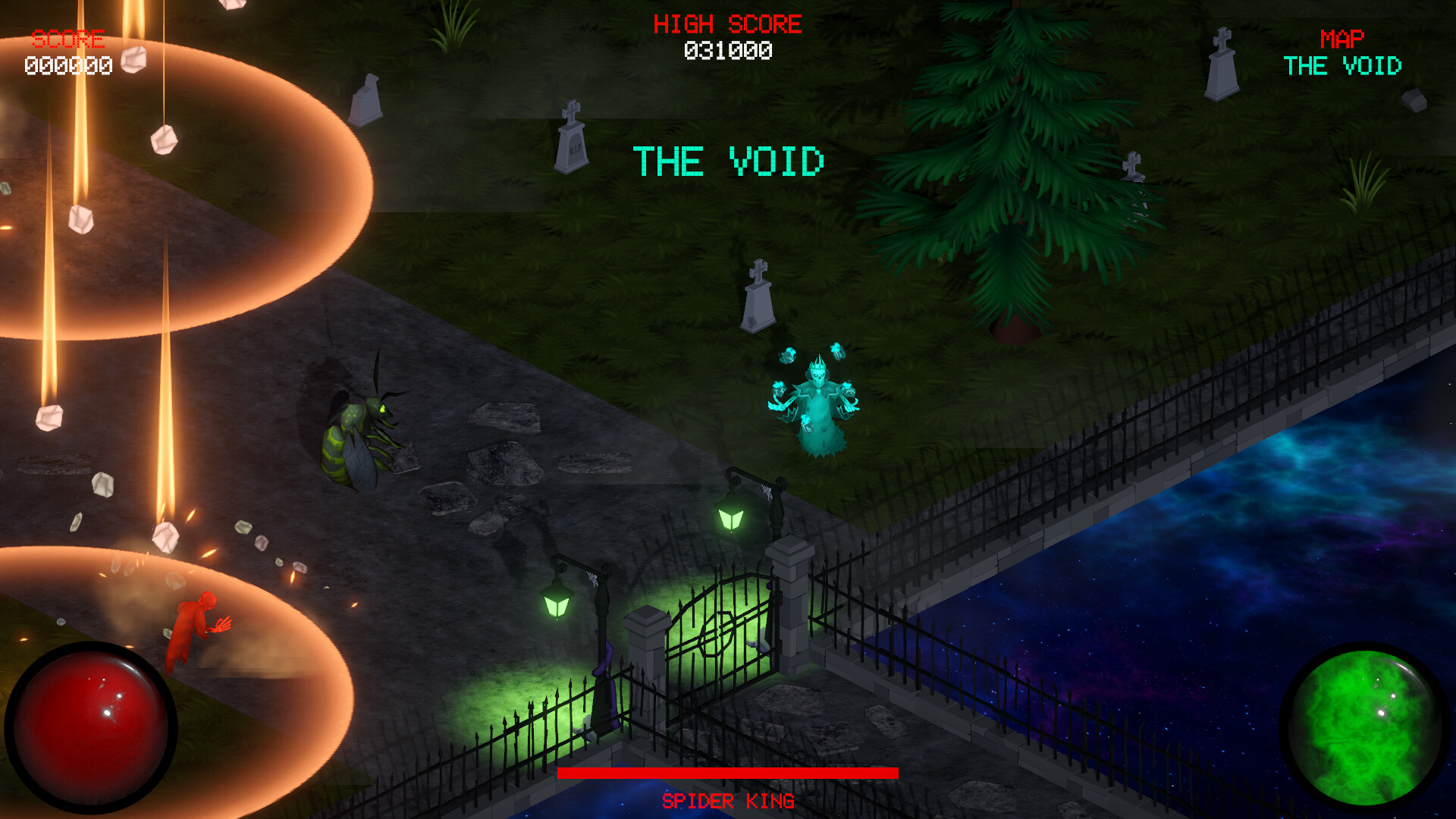Viewport: 1456px width, 819px height.
Task: Click the SPIDER KING boss name
Action: click(728, 800)
